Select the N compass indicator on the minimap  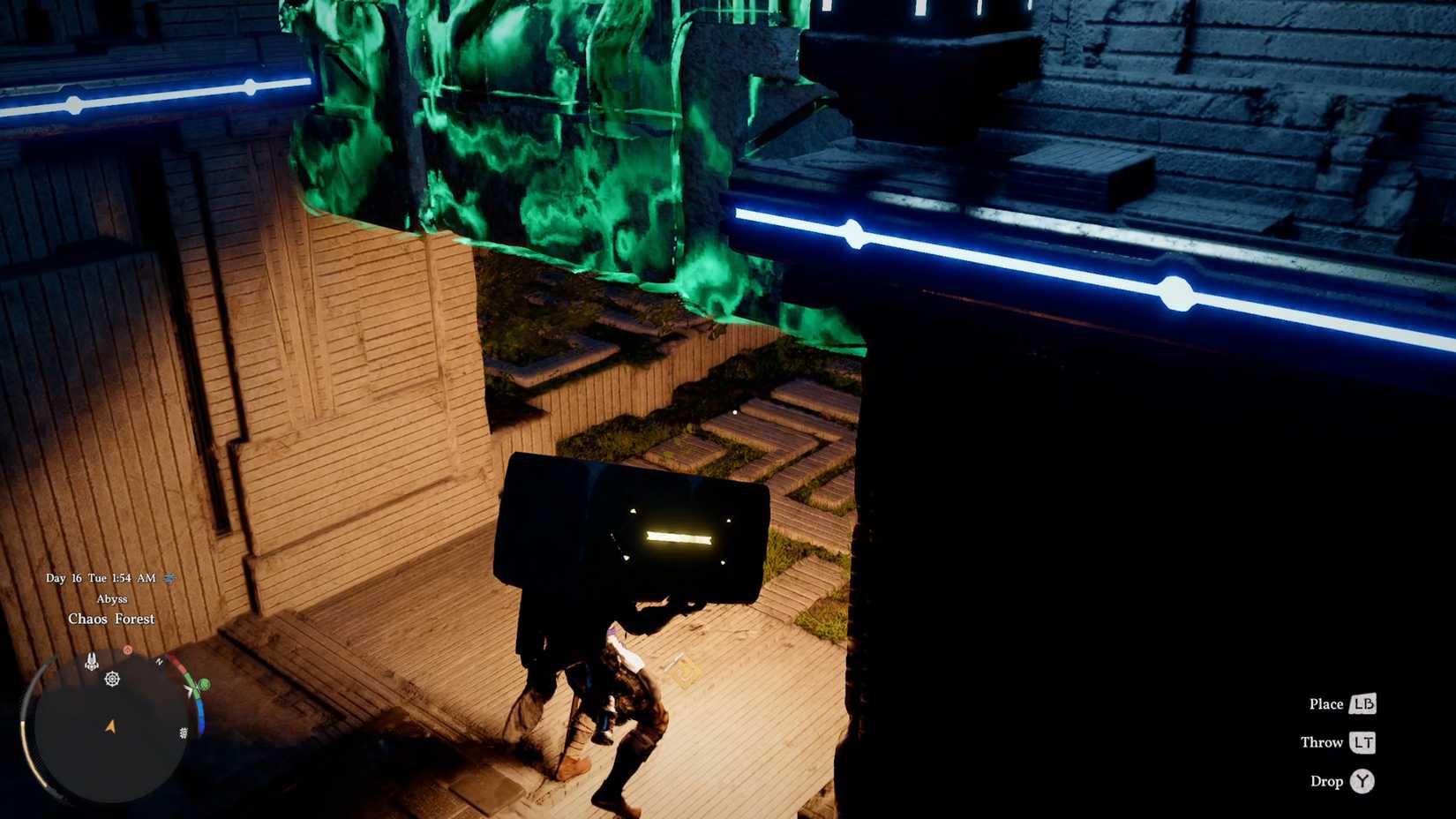161,661
